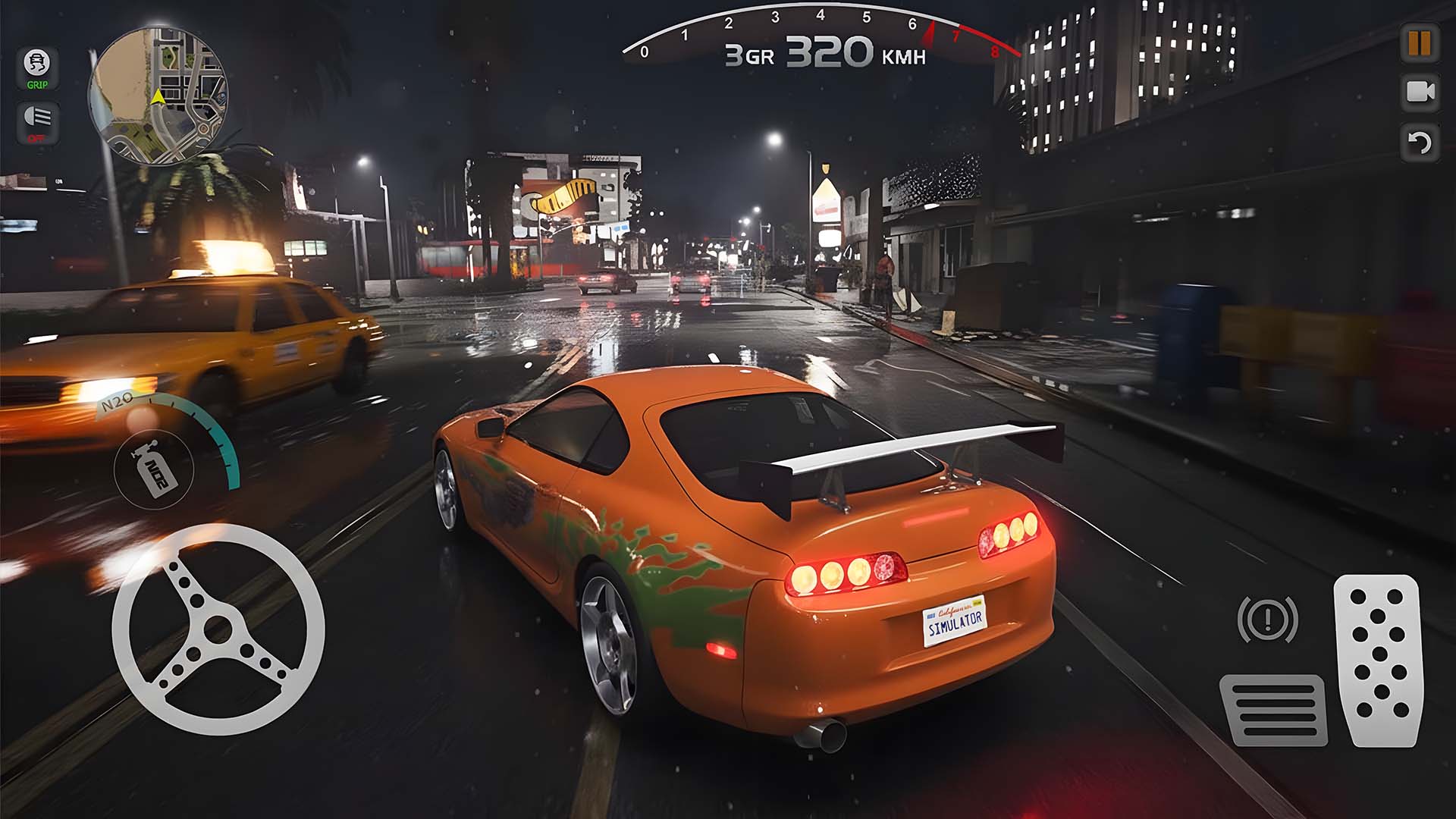Pause the game with the orange pause button

click(1420, 43)
